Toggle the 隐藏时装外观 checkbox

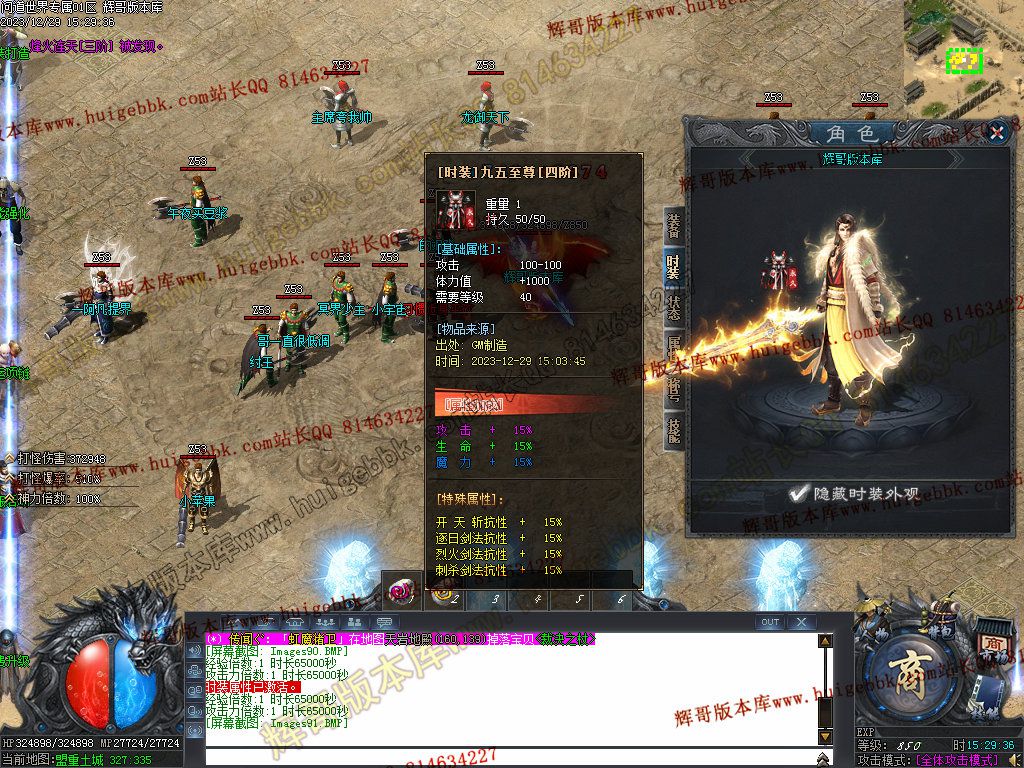click(797, 492)
